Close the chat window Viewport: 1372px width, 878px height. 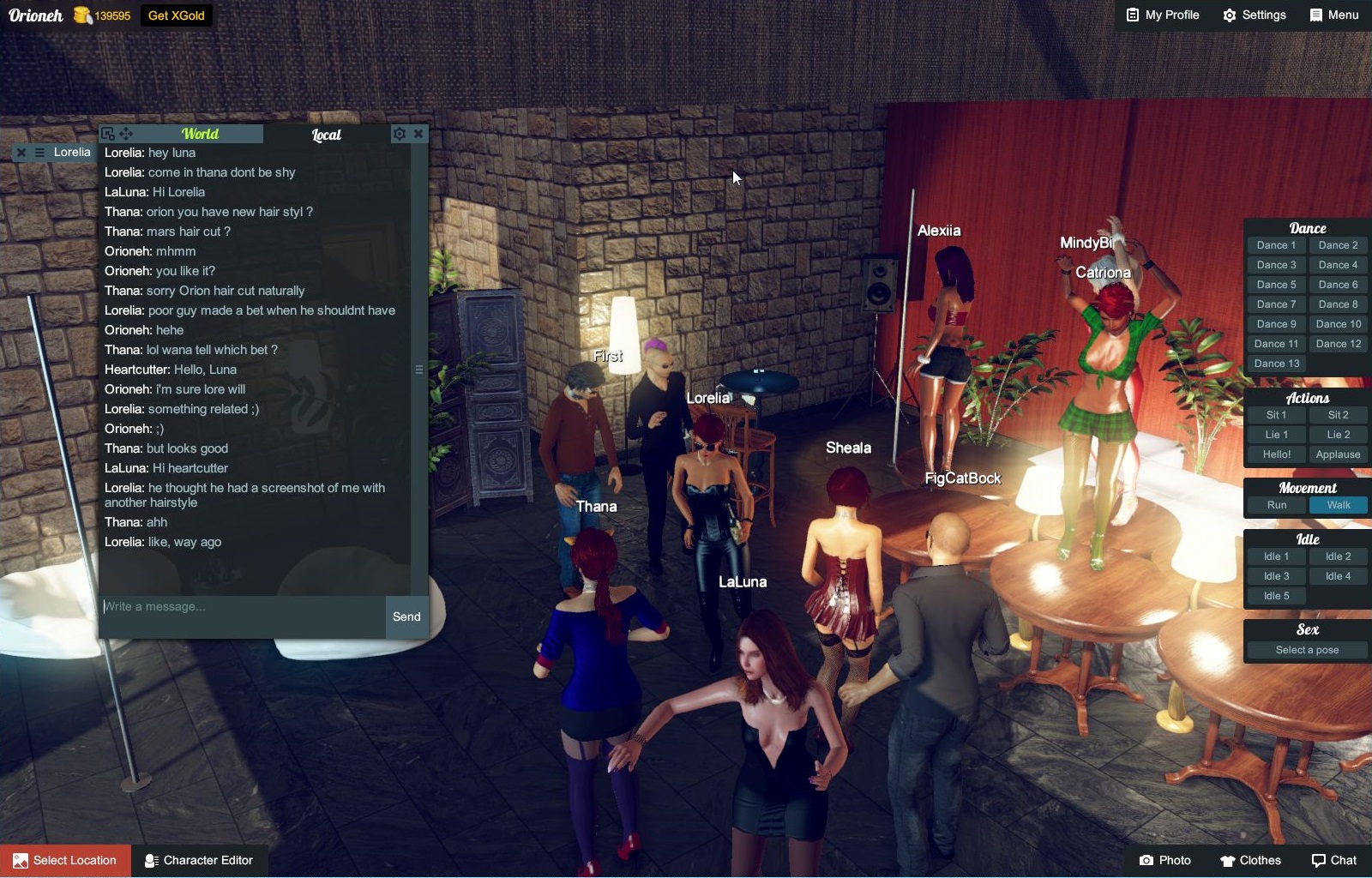(x=418, y=134)
